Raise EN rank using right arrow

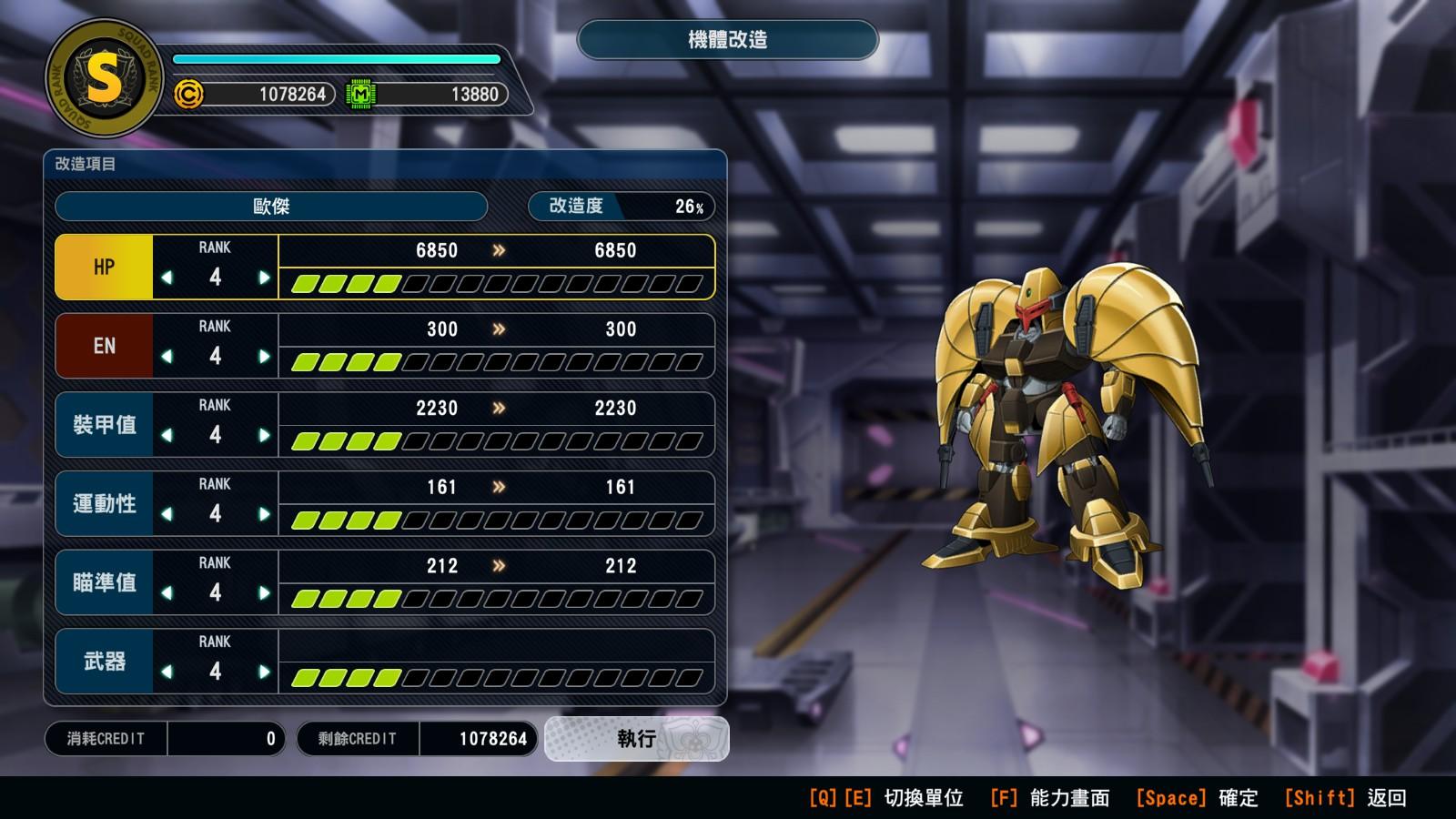click(x=264, y=357)
